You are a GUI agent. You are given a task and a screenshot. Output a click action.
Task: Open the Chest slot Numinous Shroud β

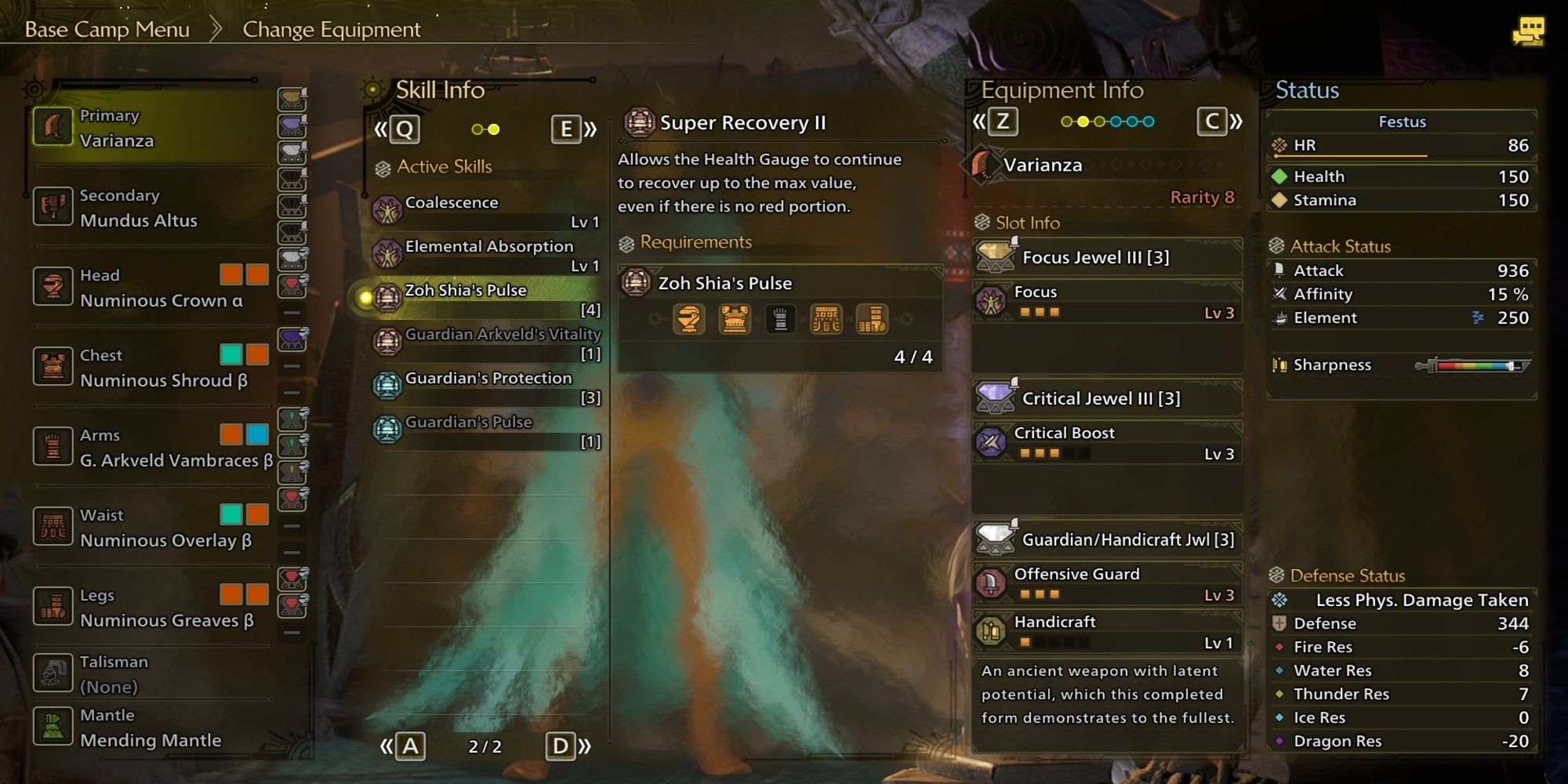[149, 368]
